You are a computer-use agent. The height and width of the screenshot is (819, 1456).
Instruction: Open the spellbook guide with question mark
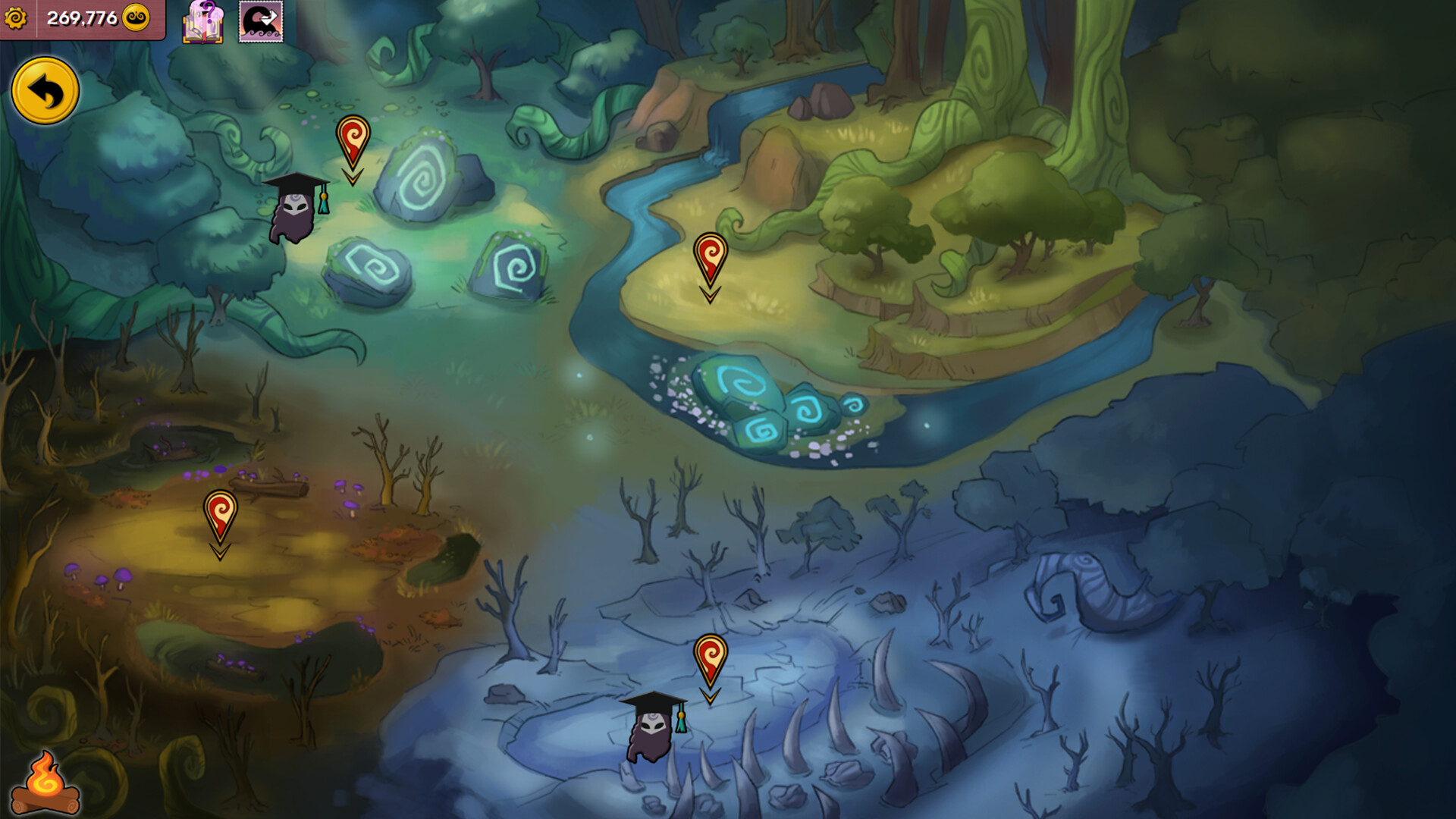click(x=203, y=23)
